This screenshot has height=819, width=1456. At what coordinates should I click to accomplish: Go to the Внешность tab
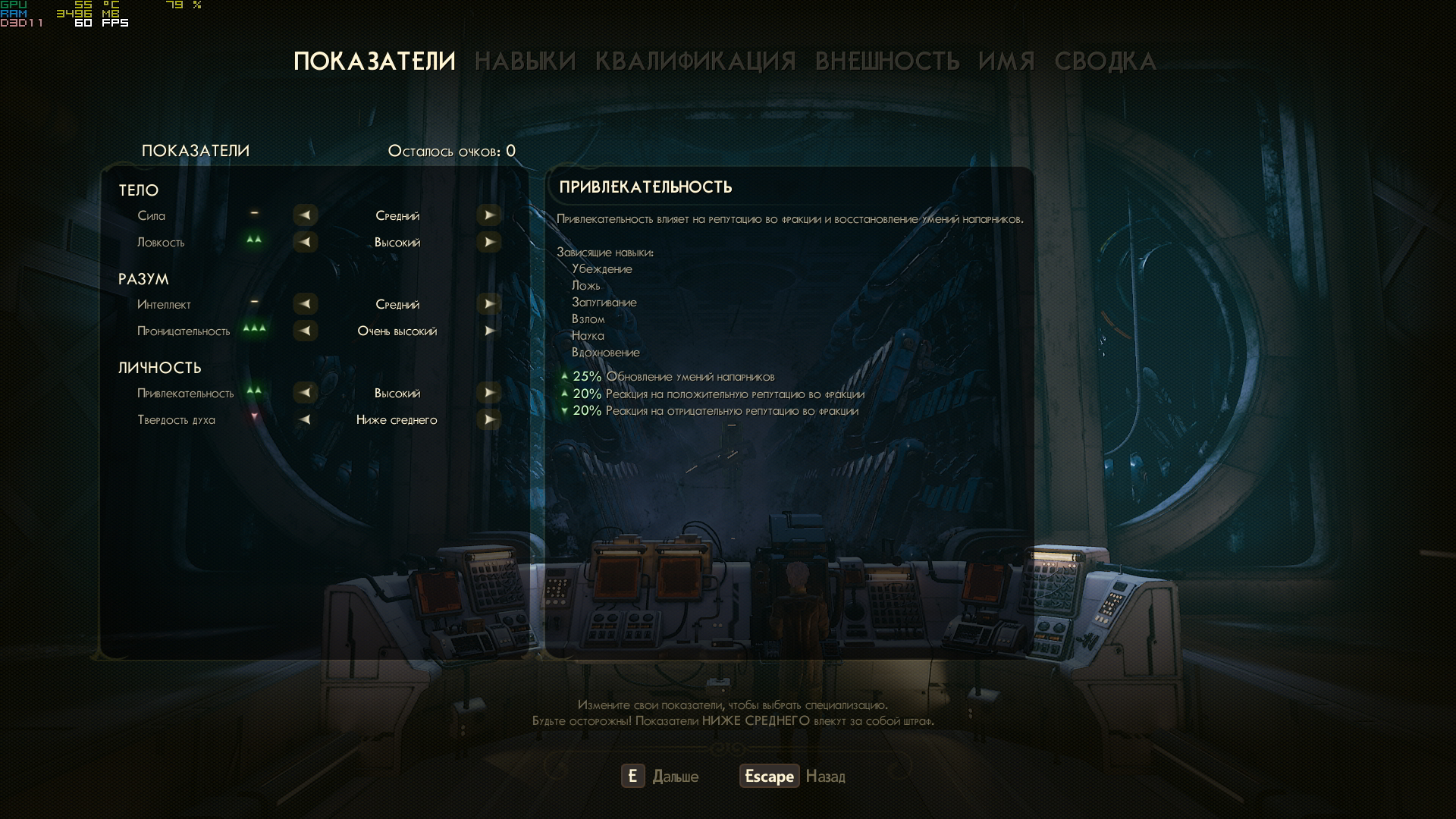[x=886, y=61]
